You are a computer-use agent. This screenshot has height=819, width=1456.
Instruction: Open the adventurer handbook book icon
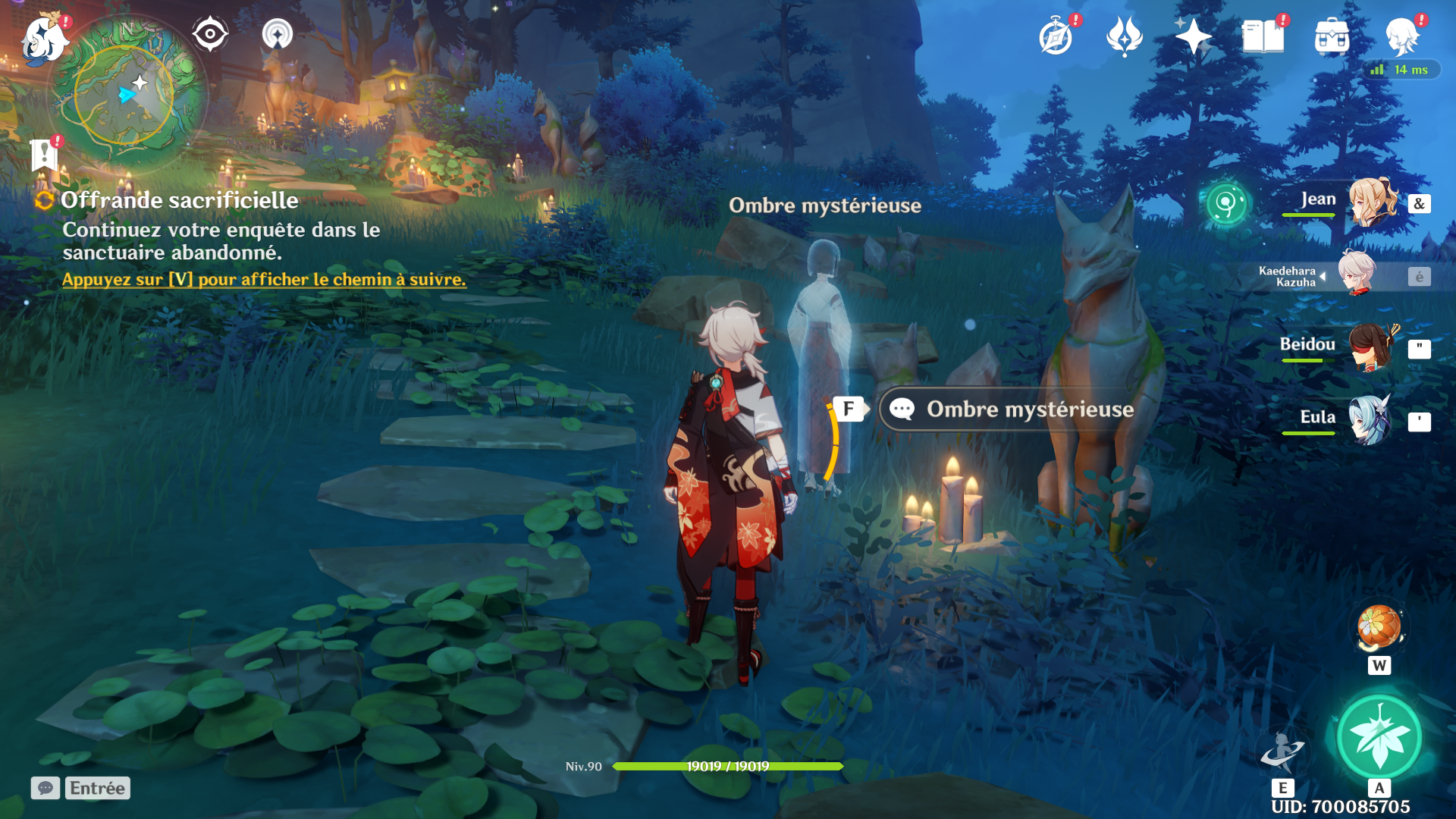coord(1263,36)
